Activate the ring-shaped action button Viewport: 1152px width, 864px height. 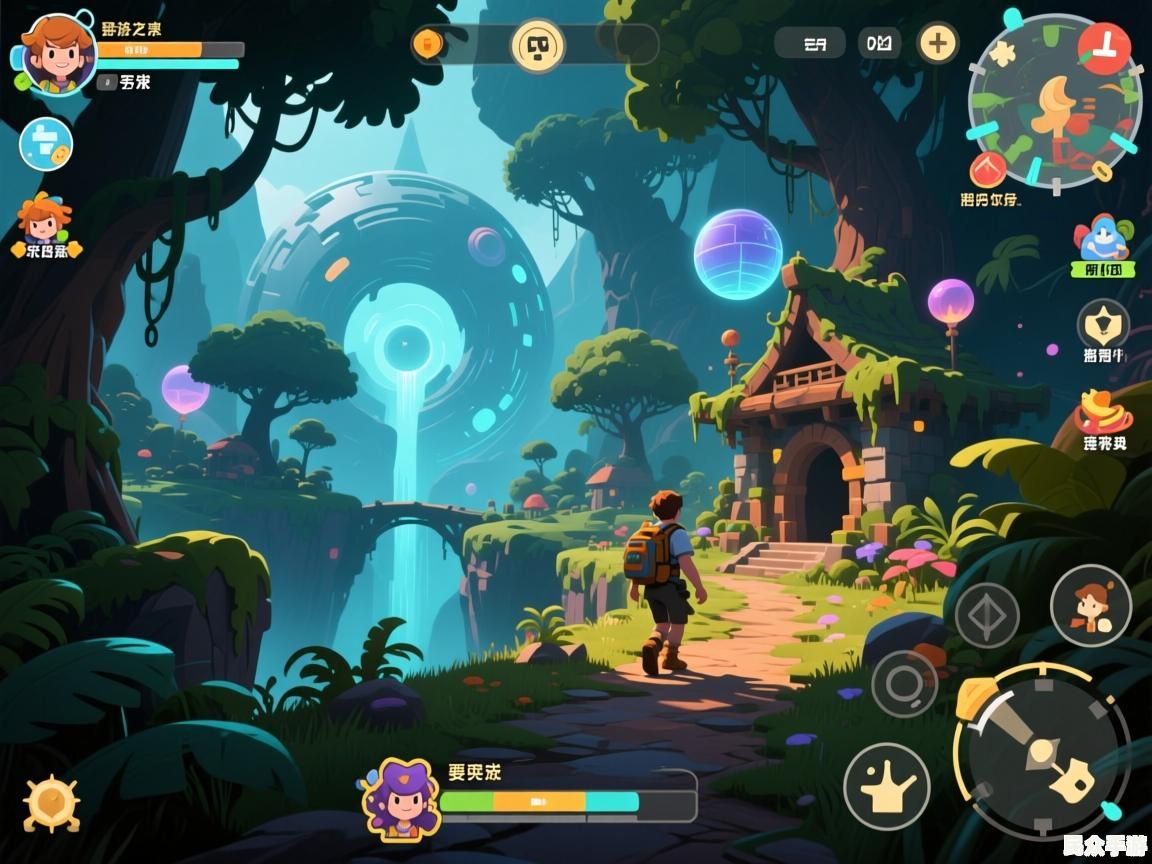click(904, 684)
